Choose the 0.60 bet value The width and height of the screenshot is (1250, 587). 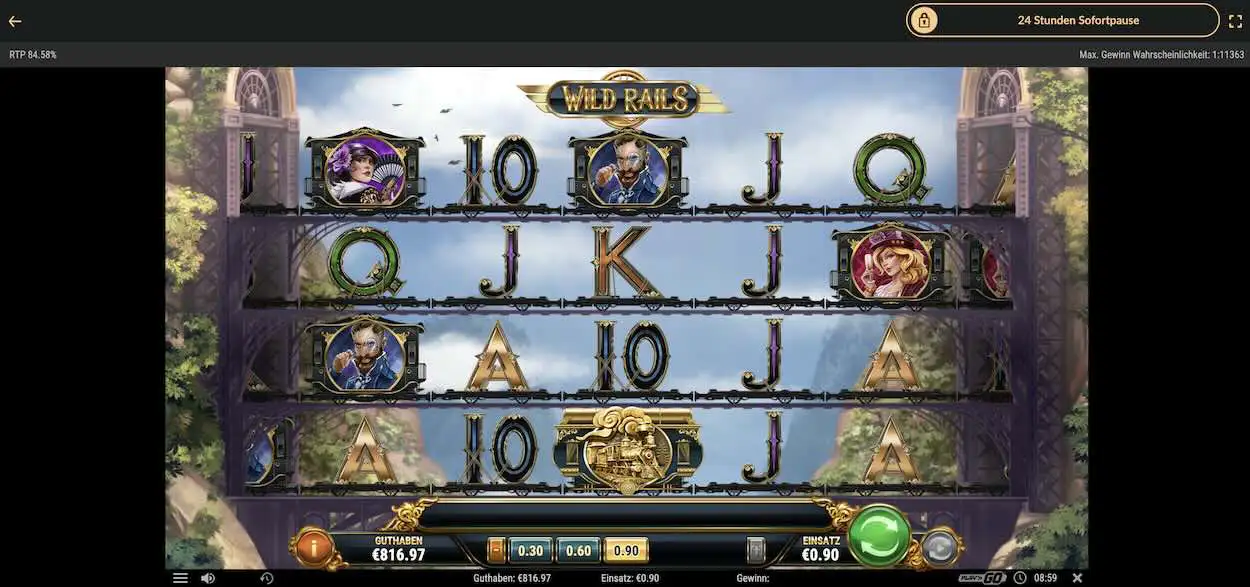click(x=578, y=550)
